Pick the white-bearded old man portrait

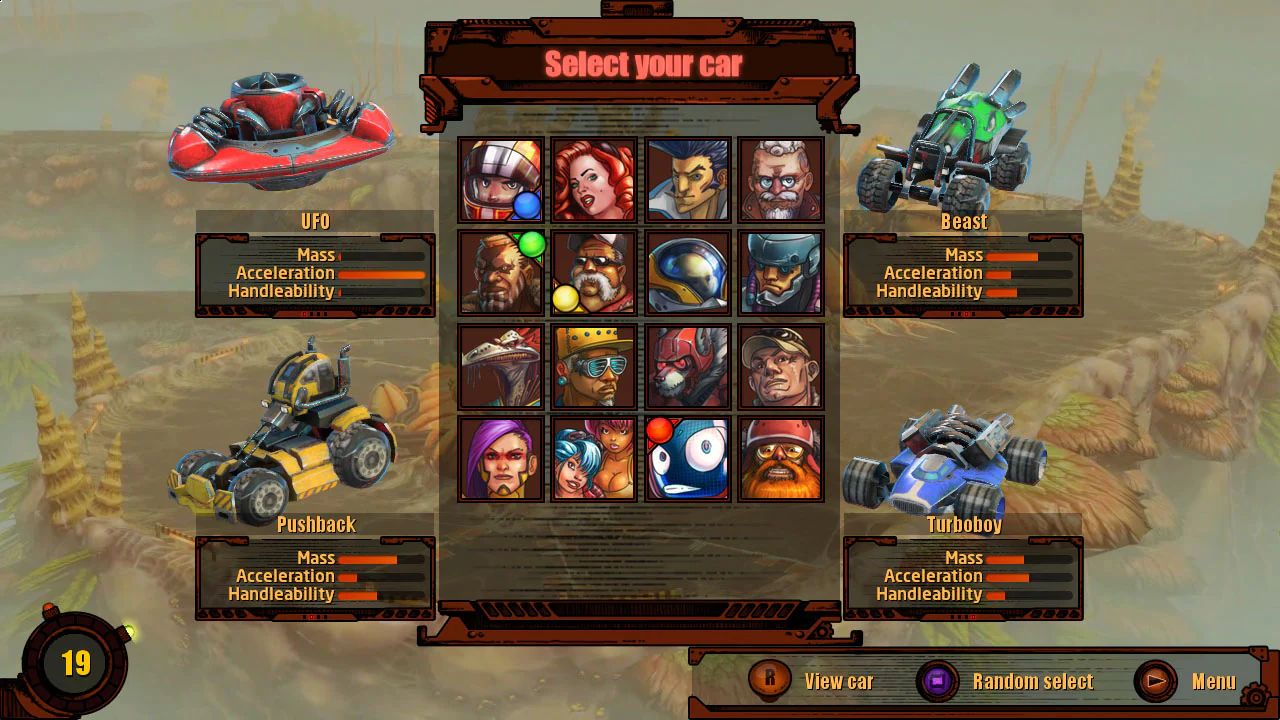[x=781, y=180]
